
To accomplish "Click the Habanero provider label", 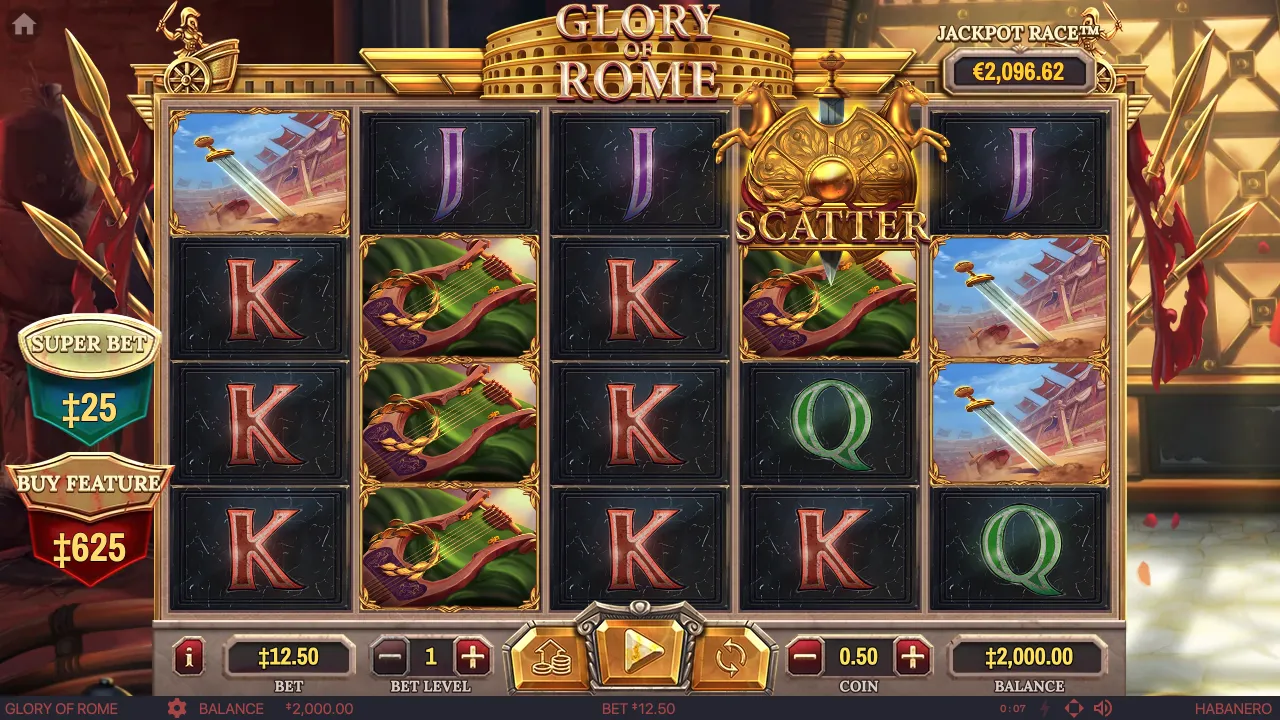I will point(1234,708).
